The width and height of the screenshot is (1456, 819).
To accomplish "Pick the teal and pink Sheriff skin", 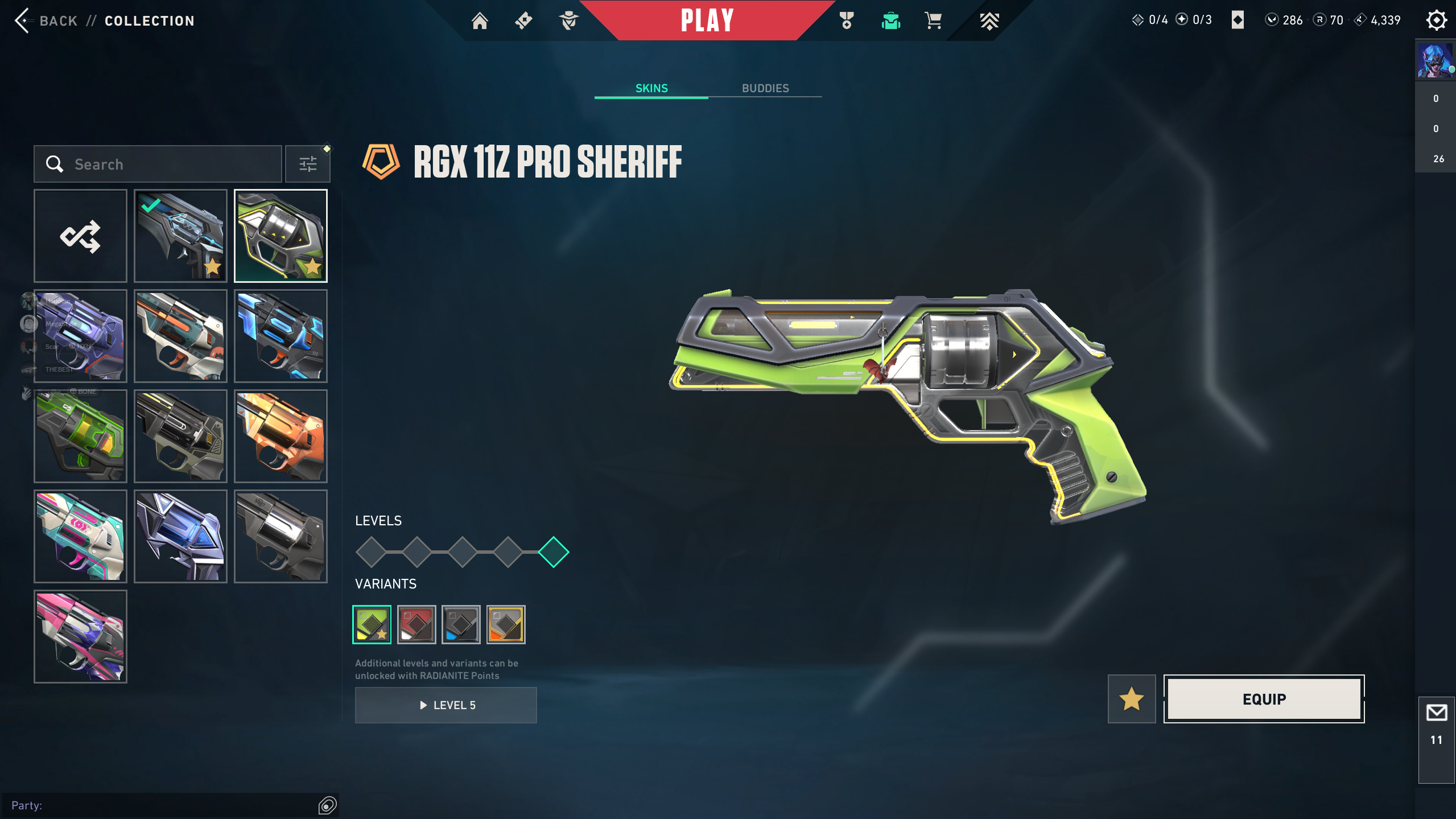I will coord(80,536).
